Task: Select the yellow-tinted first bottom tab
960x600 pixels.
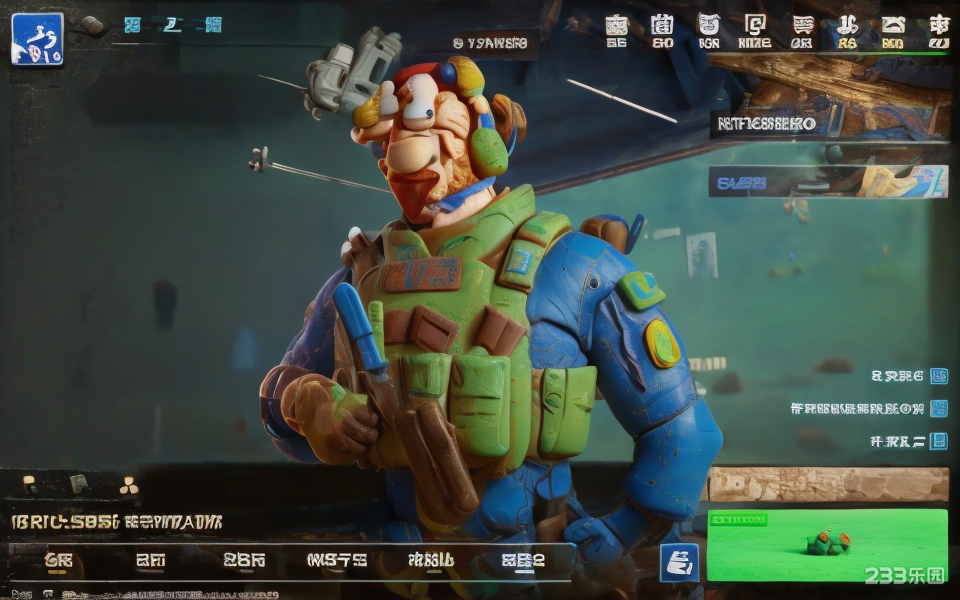Action: pyautogui.click(x=59, y=561)
